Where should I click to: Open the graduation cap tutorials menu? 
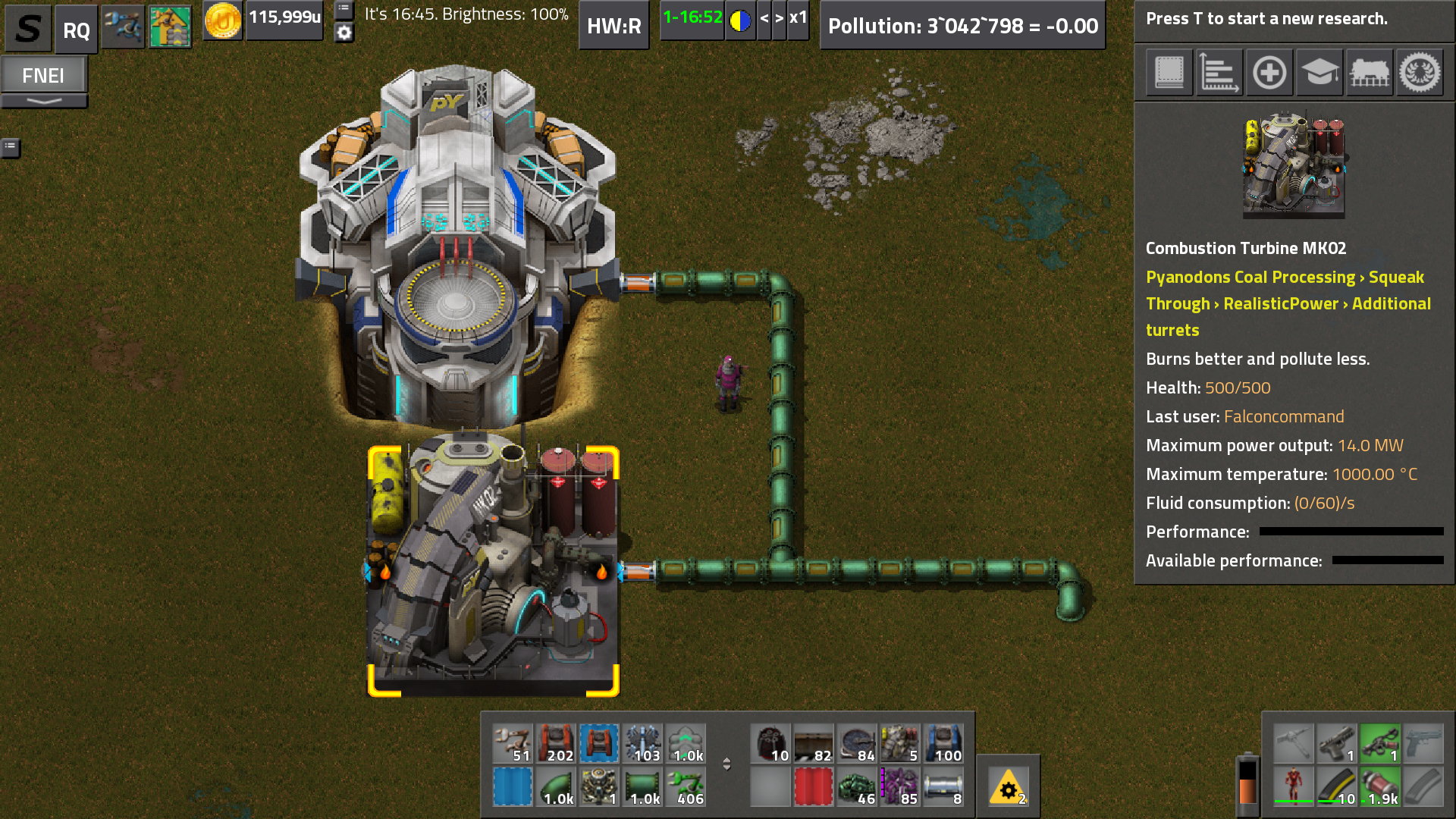pyautogui.click(x=1319, y=73)
